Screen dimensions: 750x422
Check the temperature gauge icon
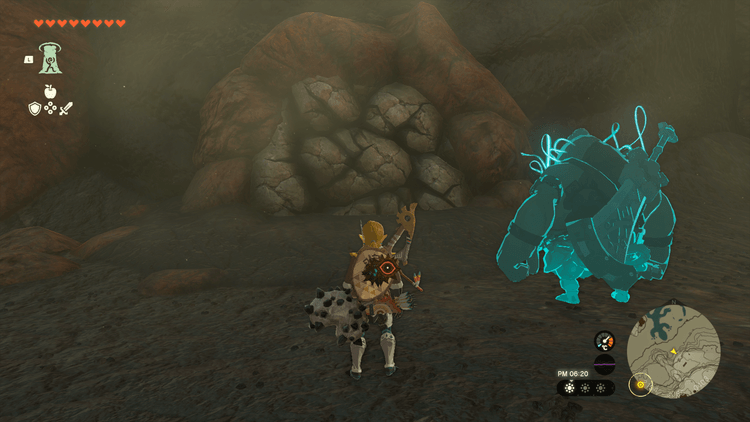click(604, 340)
